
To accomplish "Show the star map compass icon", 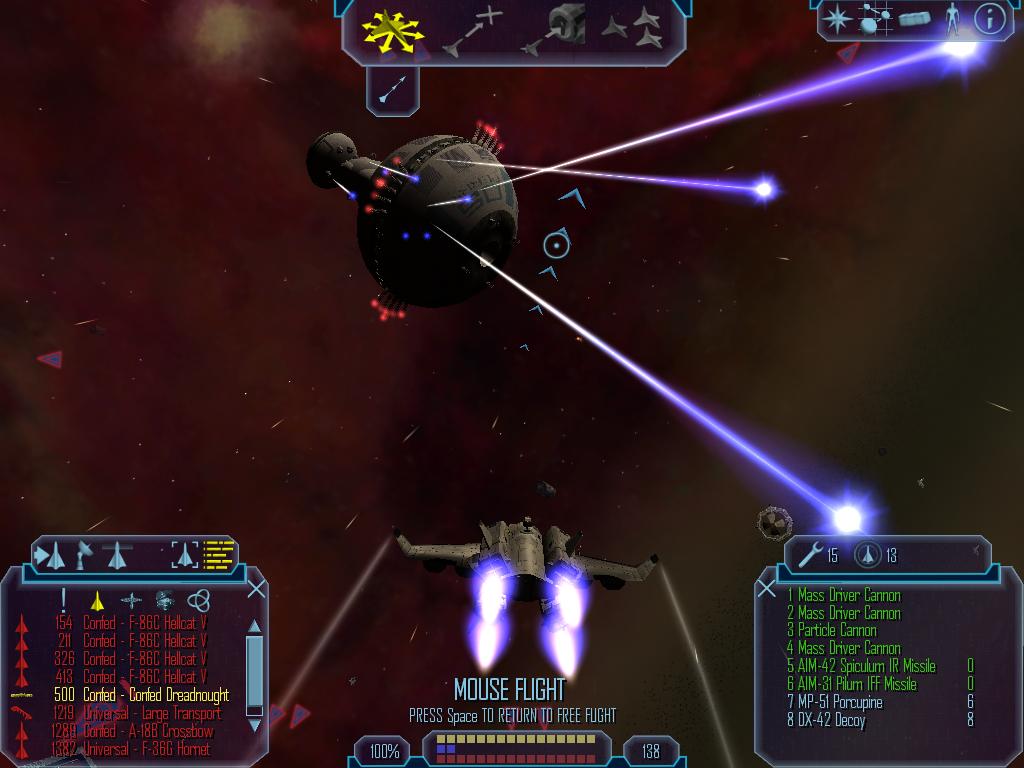I will pos(836,19).
